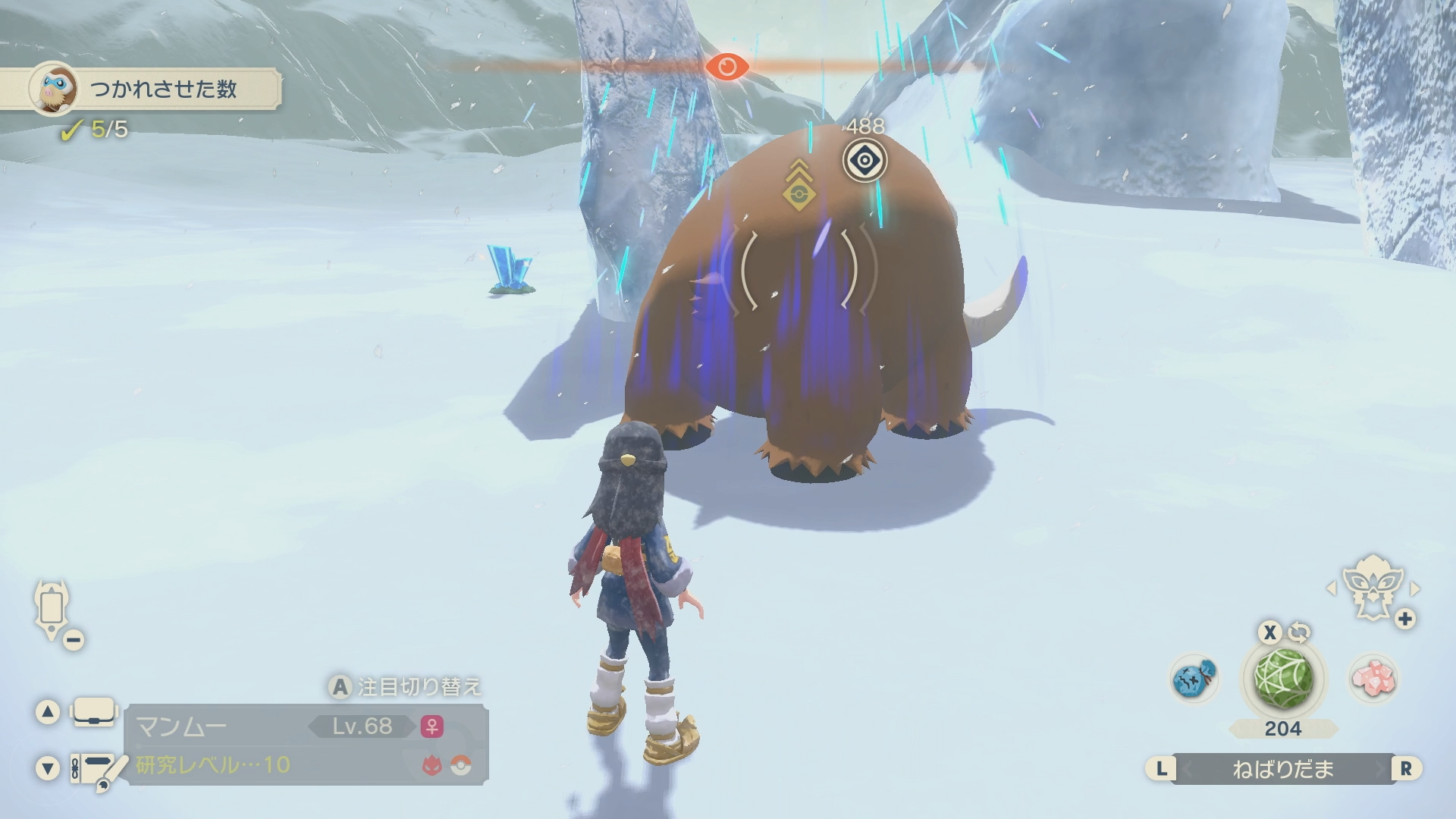
Task: Open the Arc Phone map icon
Action: pos(52,609)
